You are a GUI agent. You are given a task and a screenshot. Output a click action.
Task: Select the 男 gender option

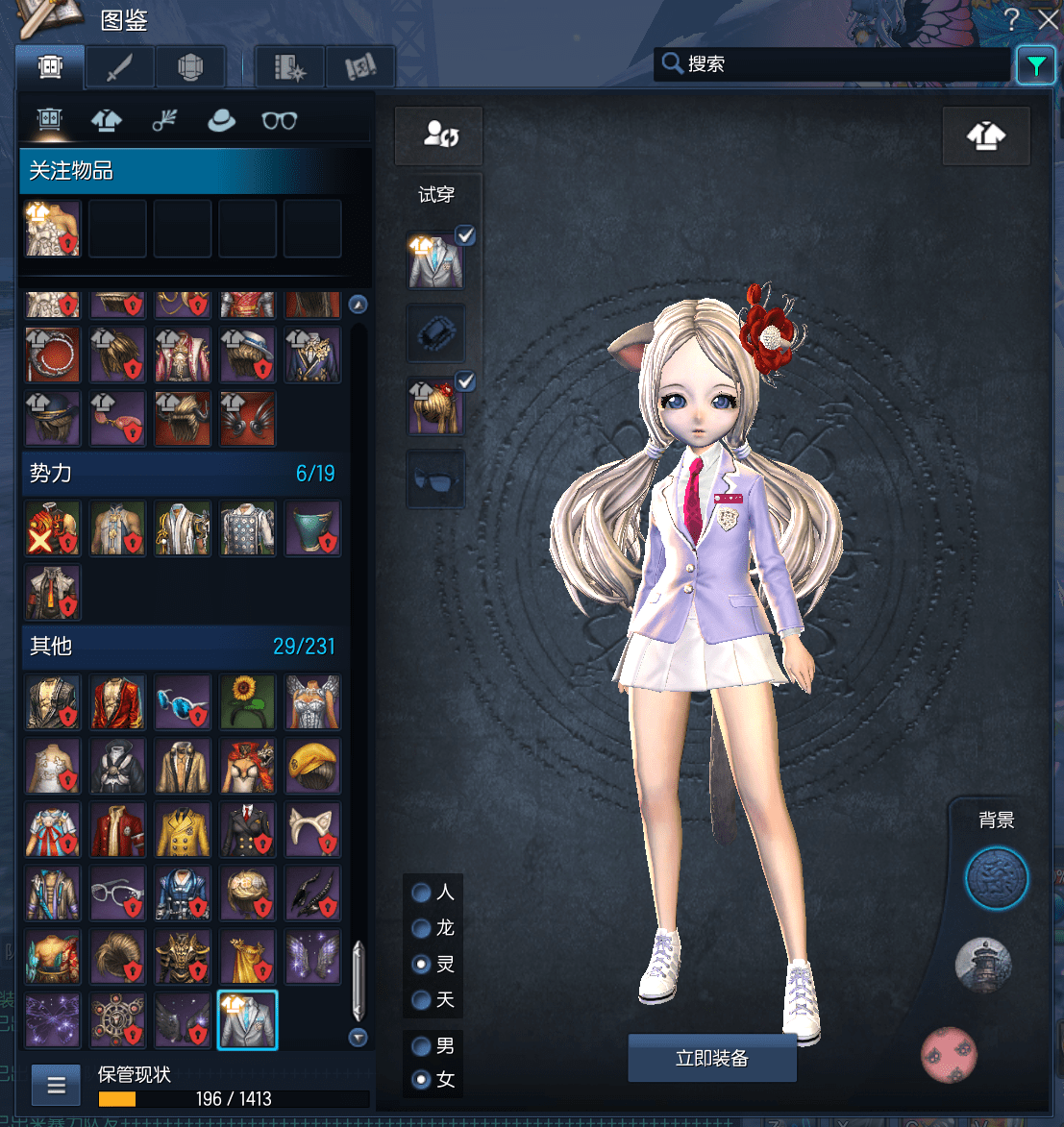pos(421,1045)
